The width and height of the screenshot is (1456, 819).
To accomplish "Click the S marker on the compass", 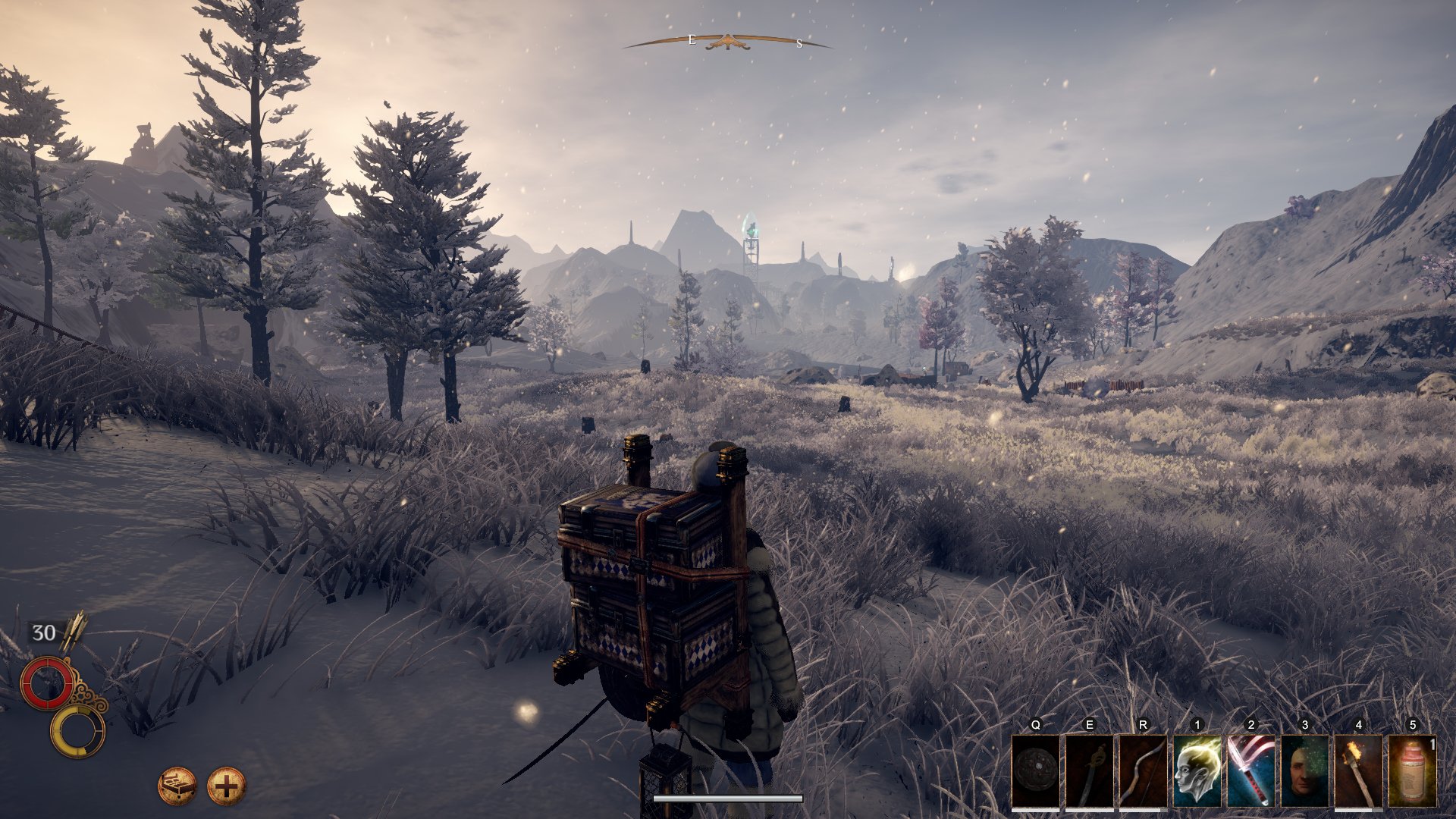I will [x=799, y=42].
